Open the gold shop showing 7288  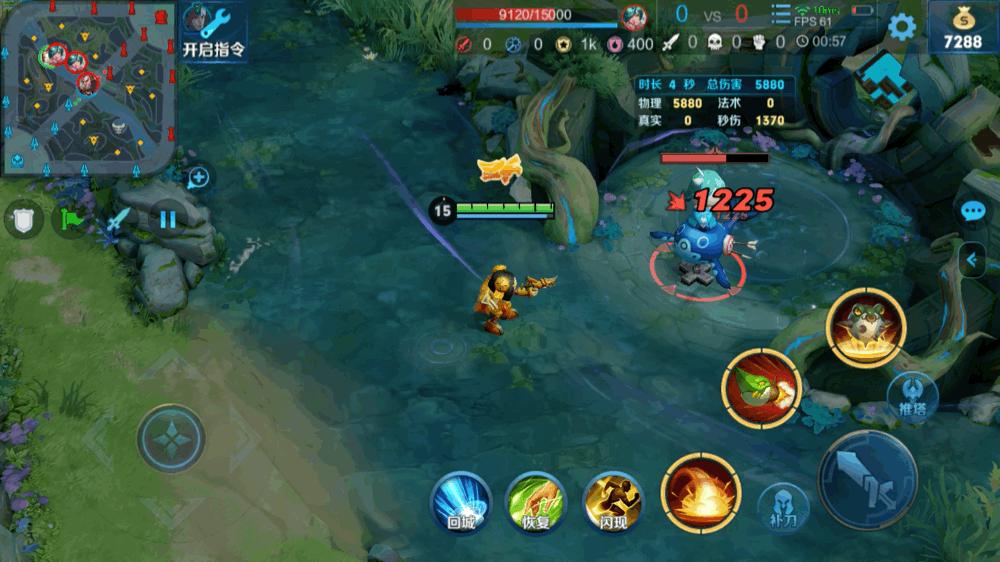(x=963, y=28)
